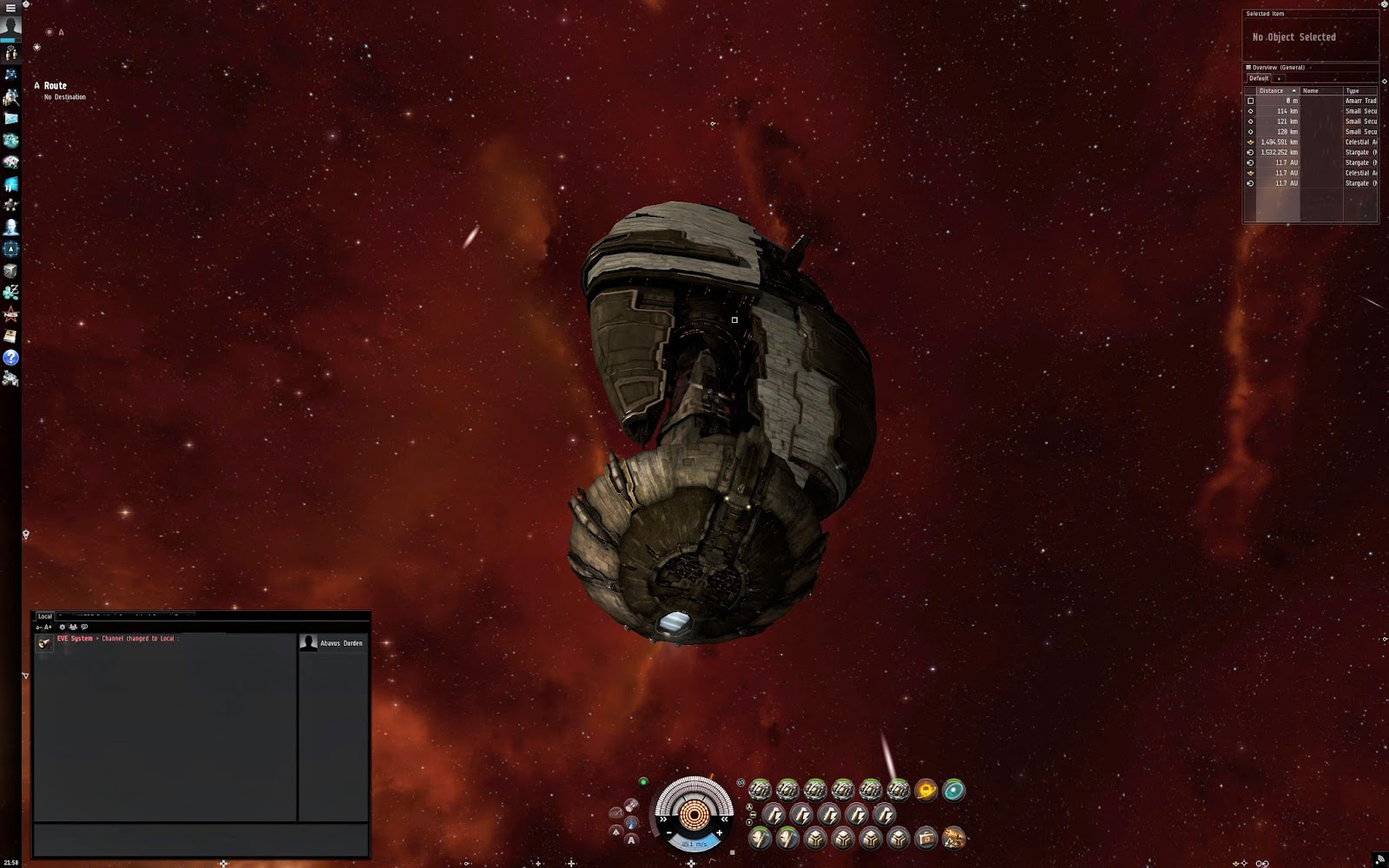Activate the teal orb module
The height and width of the screenshot is (868, 1389).
click(x=953, y=790)
